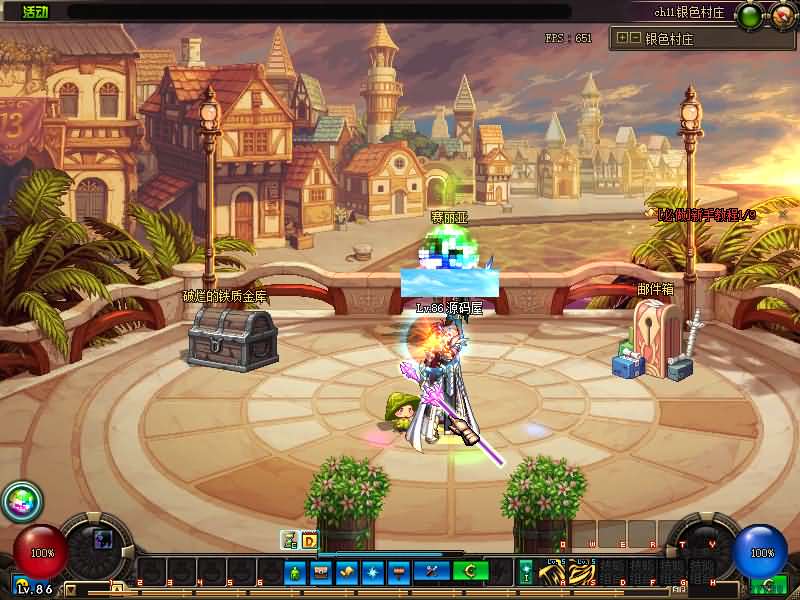Select the yellow D buff icon
Image resolution: width=800 pixels, height=600 pixels.
pos(309,540)
